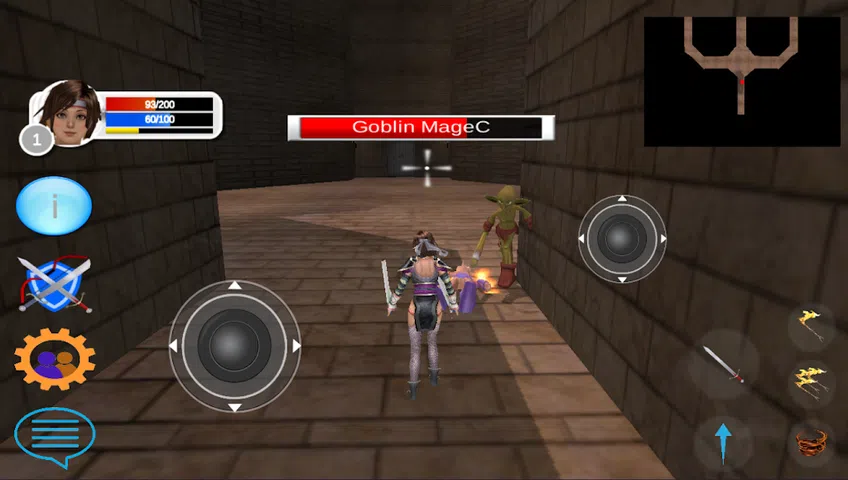Attack with the sword button

pyautogui.click(x=722, y=364)
